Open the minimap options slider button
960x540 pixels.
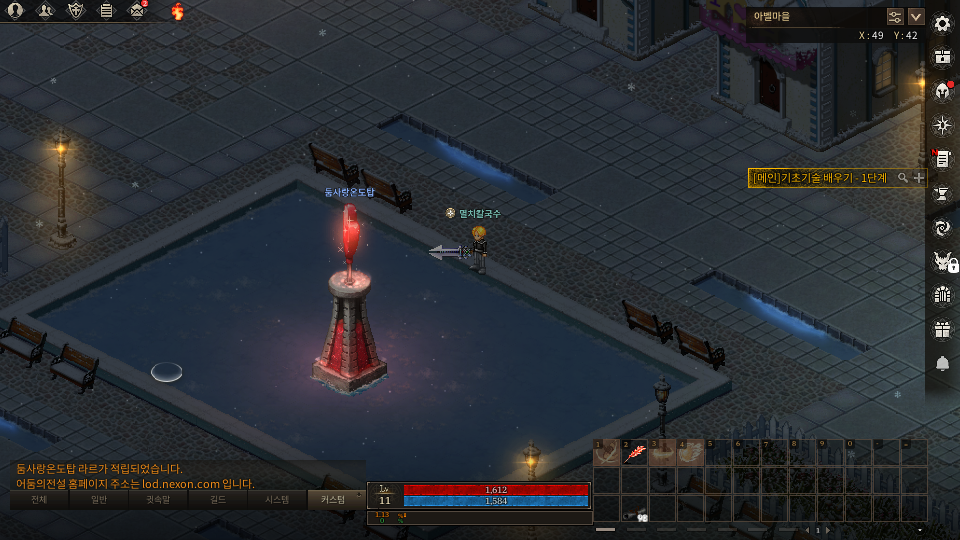click(895, 16)
